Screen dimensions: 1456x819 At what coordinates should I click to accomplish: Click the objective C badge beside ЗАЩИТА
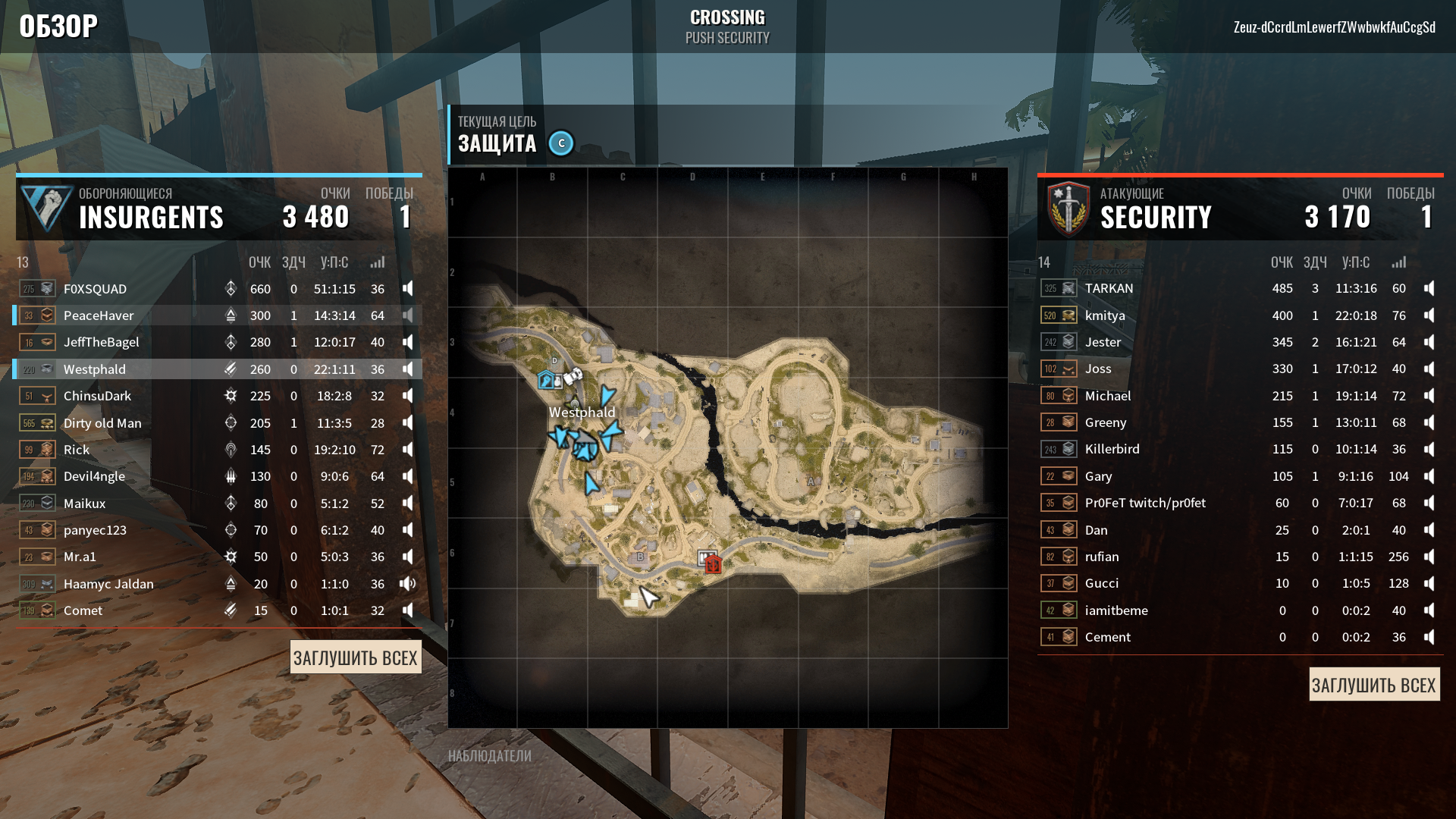click(560, 143)
